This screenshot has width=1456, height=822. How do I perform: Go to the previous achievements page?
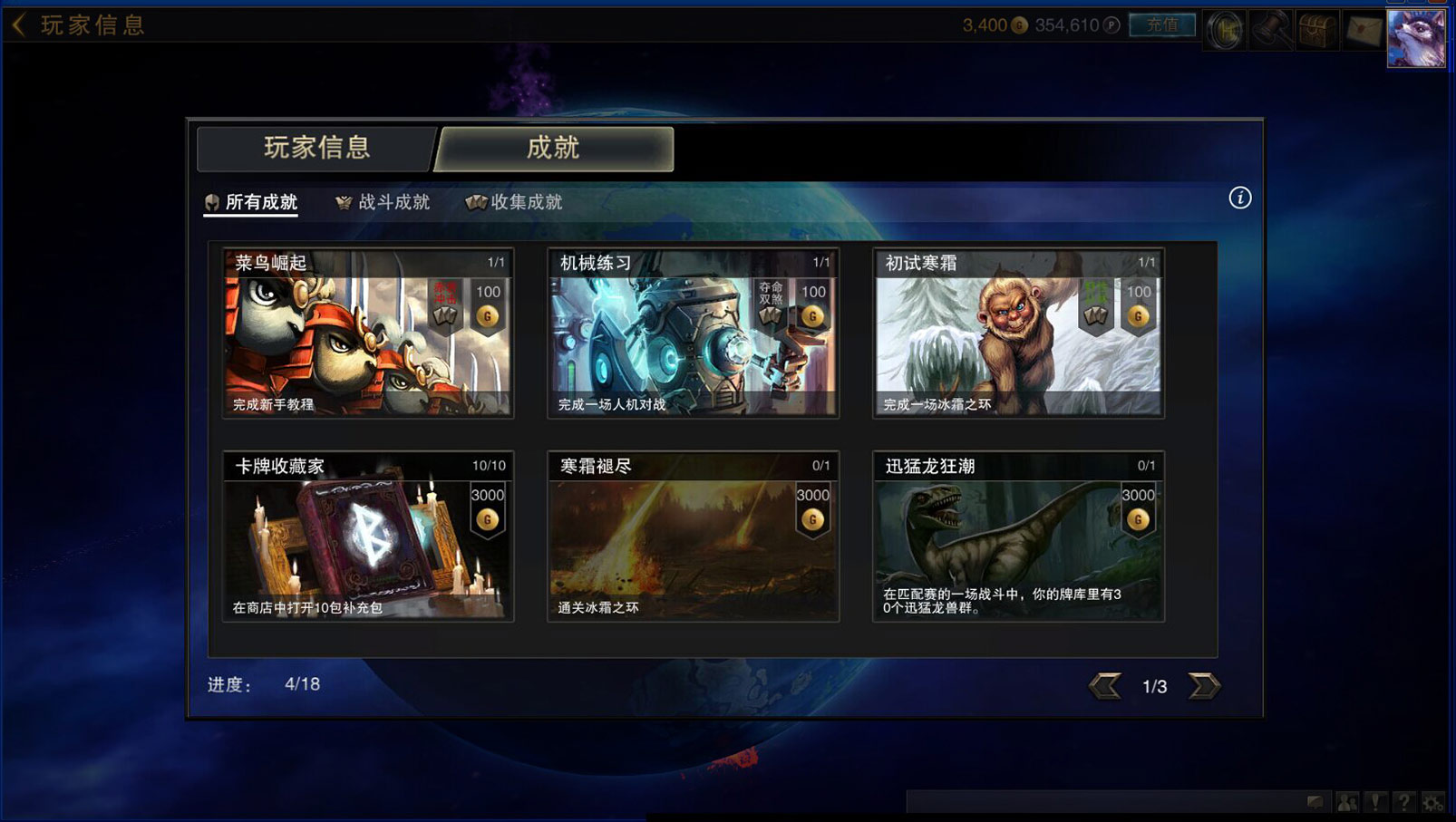[x=1105, y=686]
